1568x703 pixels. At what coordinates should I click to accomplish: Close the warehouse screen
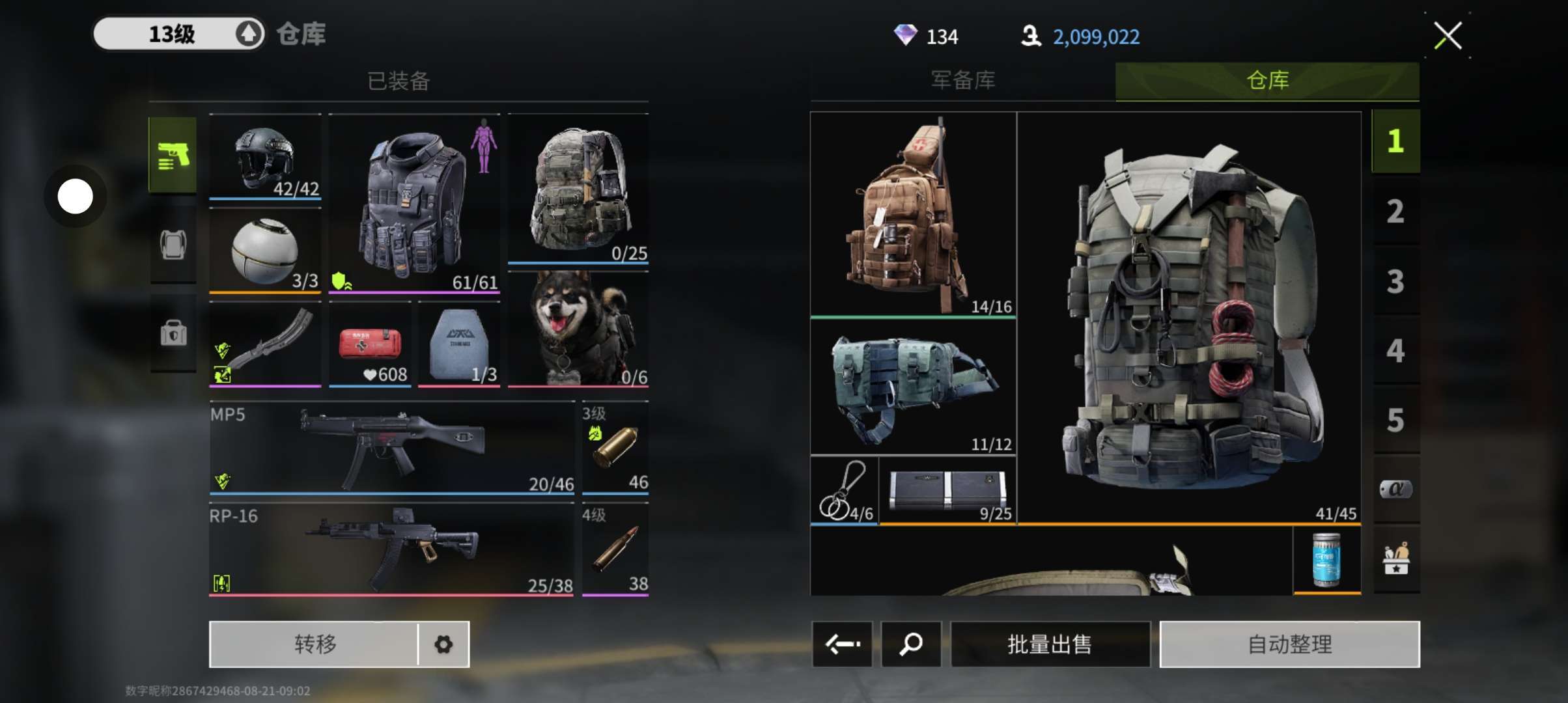[x=1448, y=36]
